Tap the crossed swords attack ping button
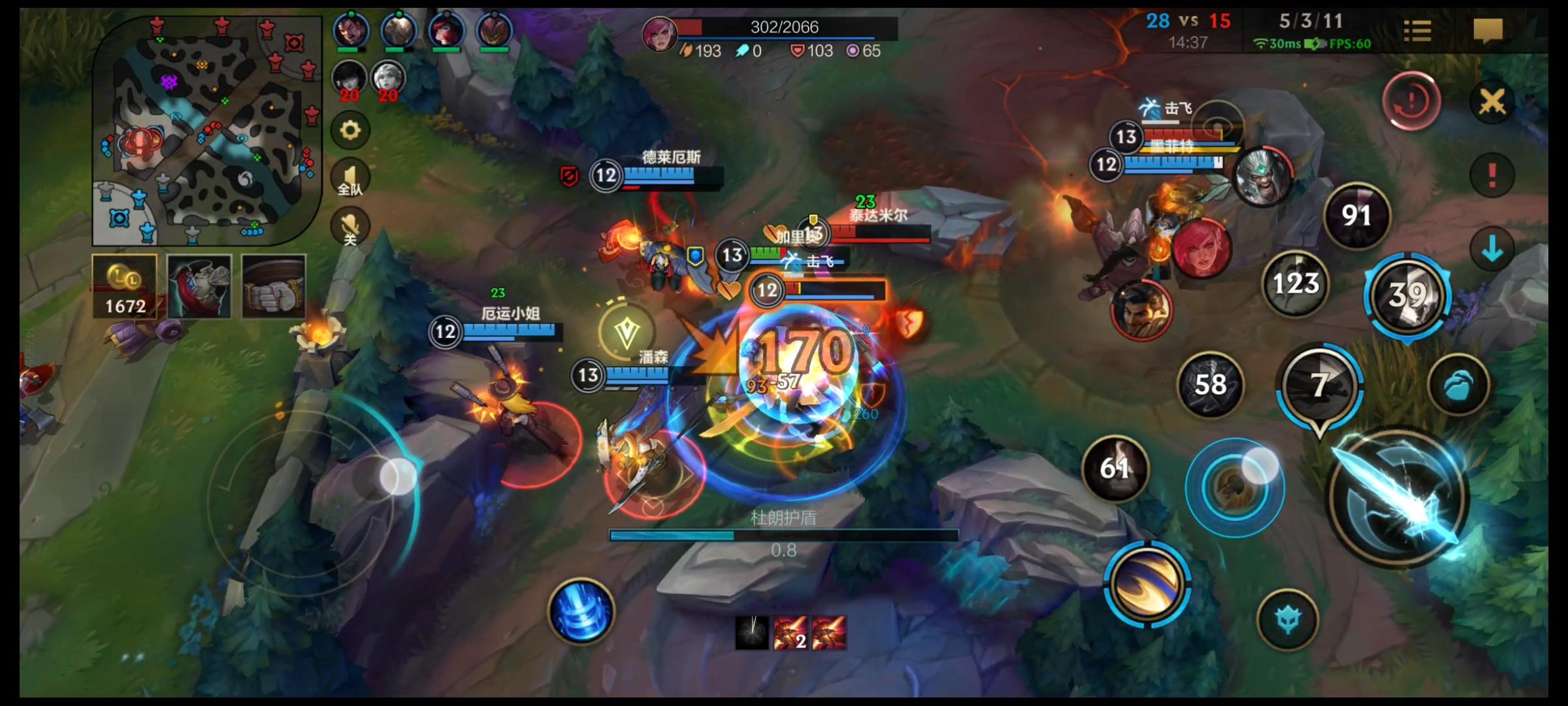1568x706 pixels. tap(1492, 102)
